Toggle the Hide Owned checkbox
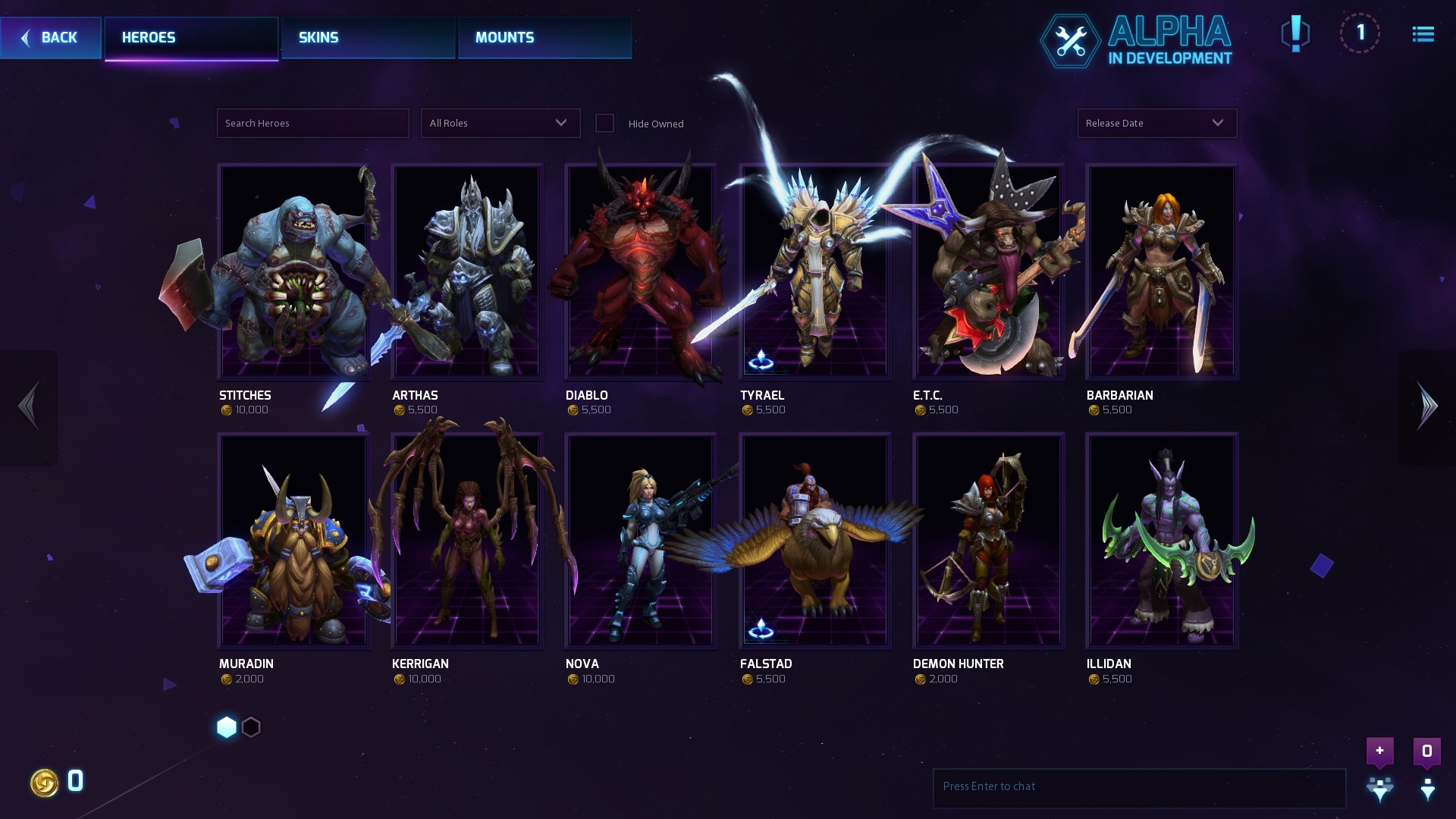 (x=604, y=124)
